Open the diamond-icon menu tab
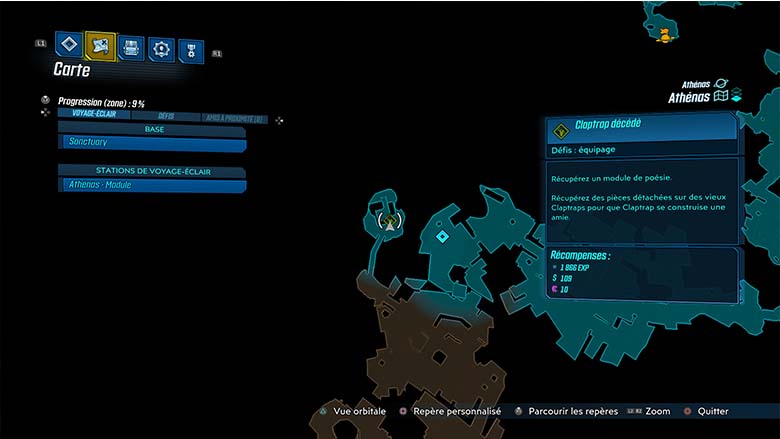Image resolution: width=780 pixels, height=439 pixels. tap(69, 44)
